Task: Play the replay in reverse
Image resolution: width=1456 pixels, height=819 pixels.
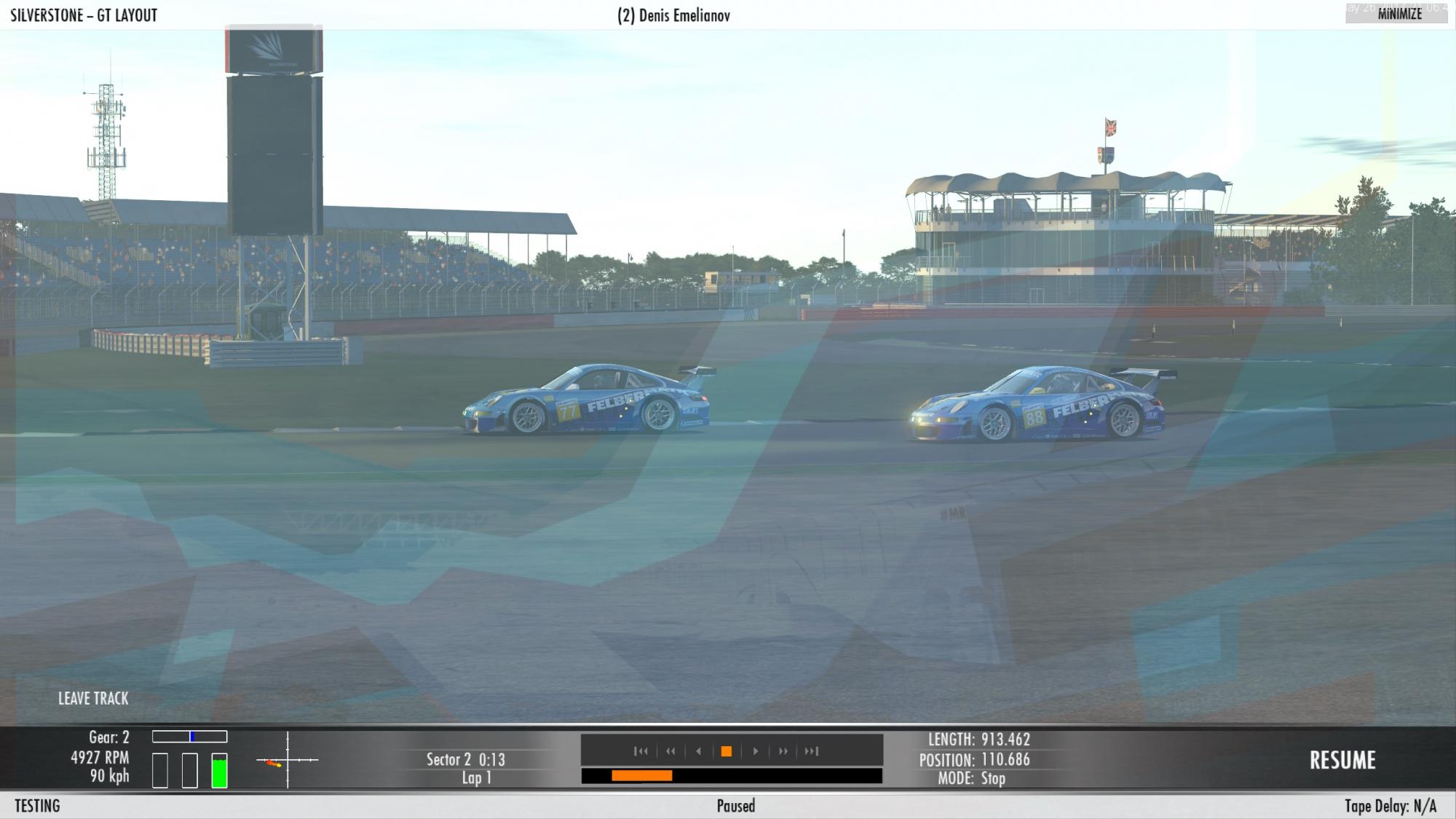Action: [x=699, y=751]
